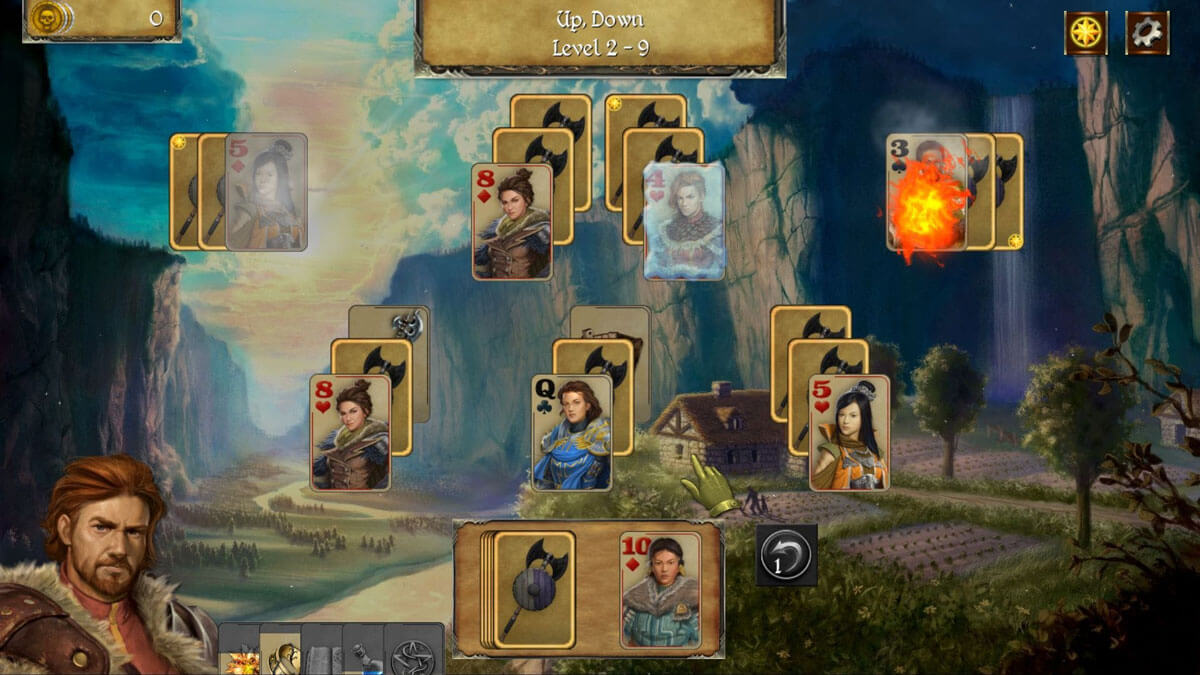Select the 5 of hearts card
1200x675 pixels.
pos(849,433)
